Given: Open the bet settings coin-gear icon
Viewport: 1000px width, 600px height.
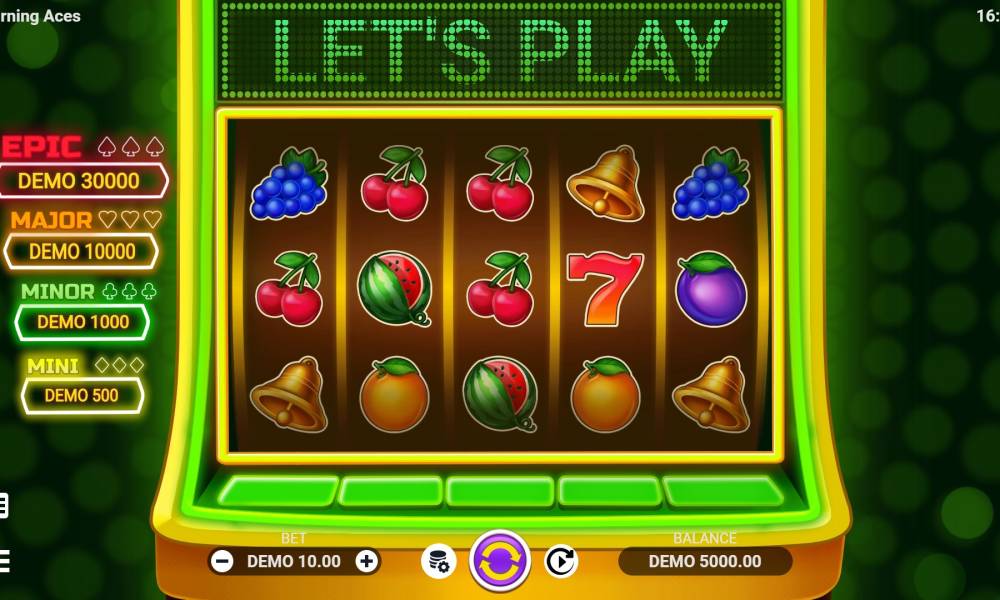Looking at the screenshot, I should click(438, 561).
